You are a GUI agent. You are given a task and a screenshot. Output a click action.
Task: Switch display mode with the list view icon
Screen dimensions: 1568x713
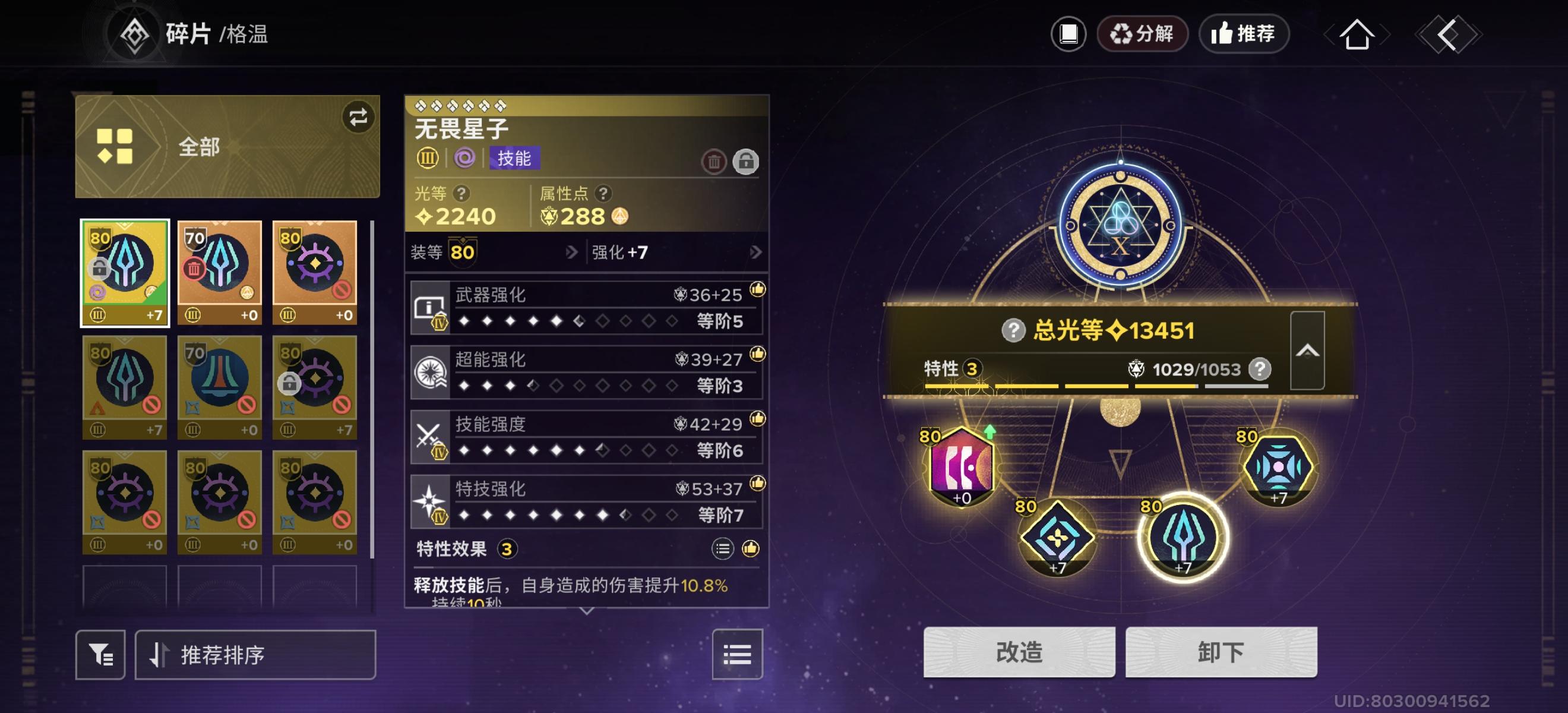point(737,654)
